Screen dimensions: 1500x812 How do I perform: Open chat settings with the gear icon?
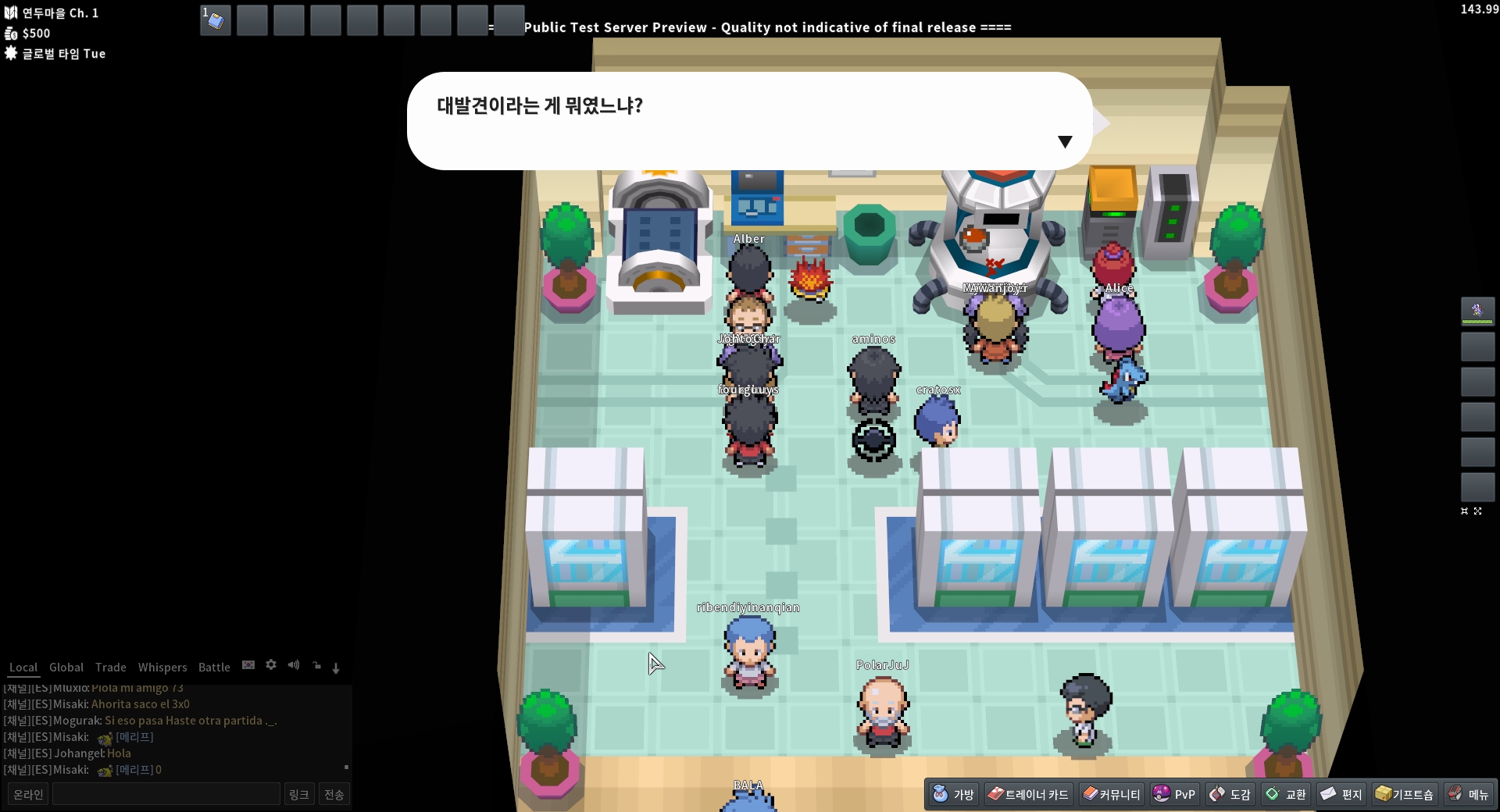[x=271, y=665]
